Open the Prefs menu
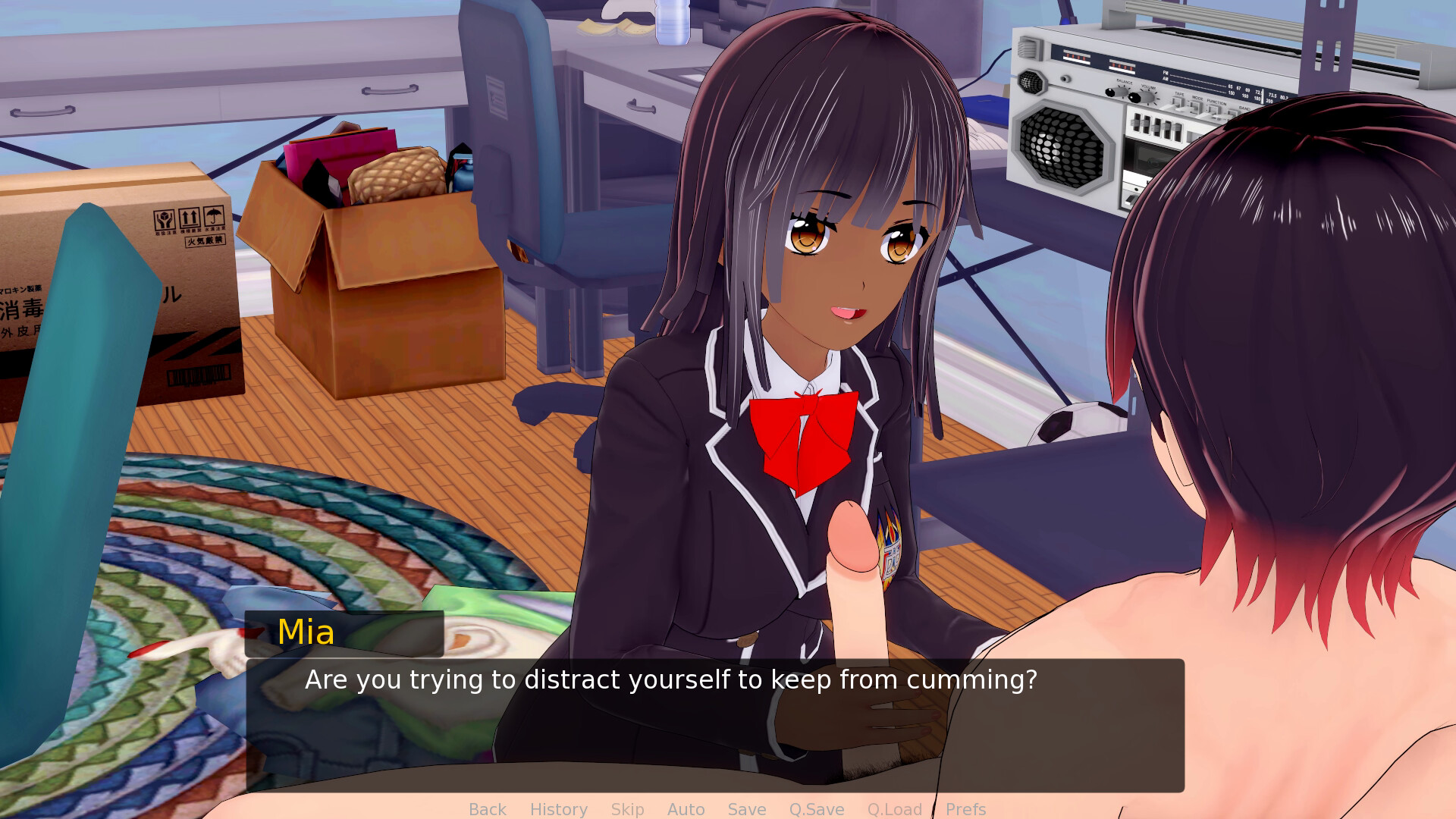This screenshot has width=1456, height=819. pyautogui.click(x=965, y=809)
